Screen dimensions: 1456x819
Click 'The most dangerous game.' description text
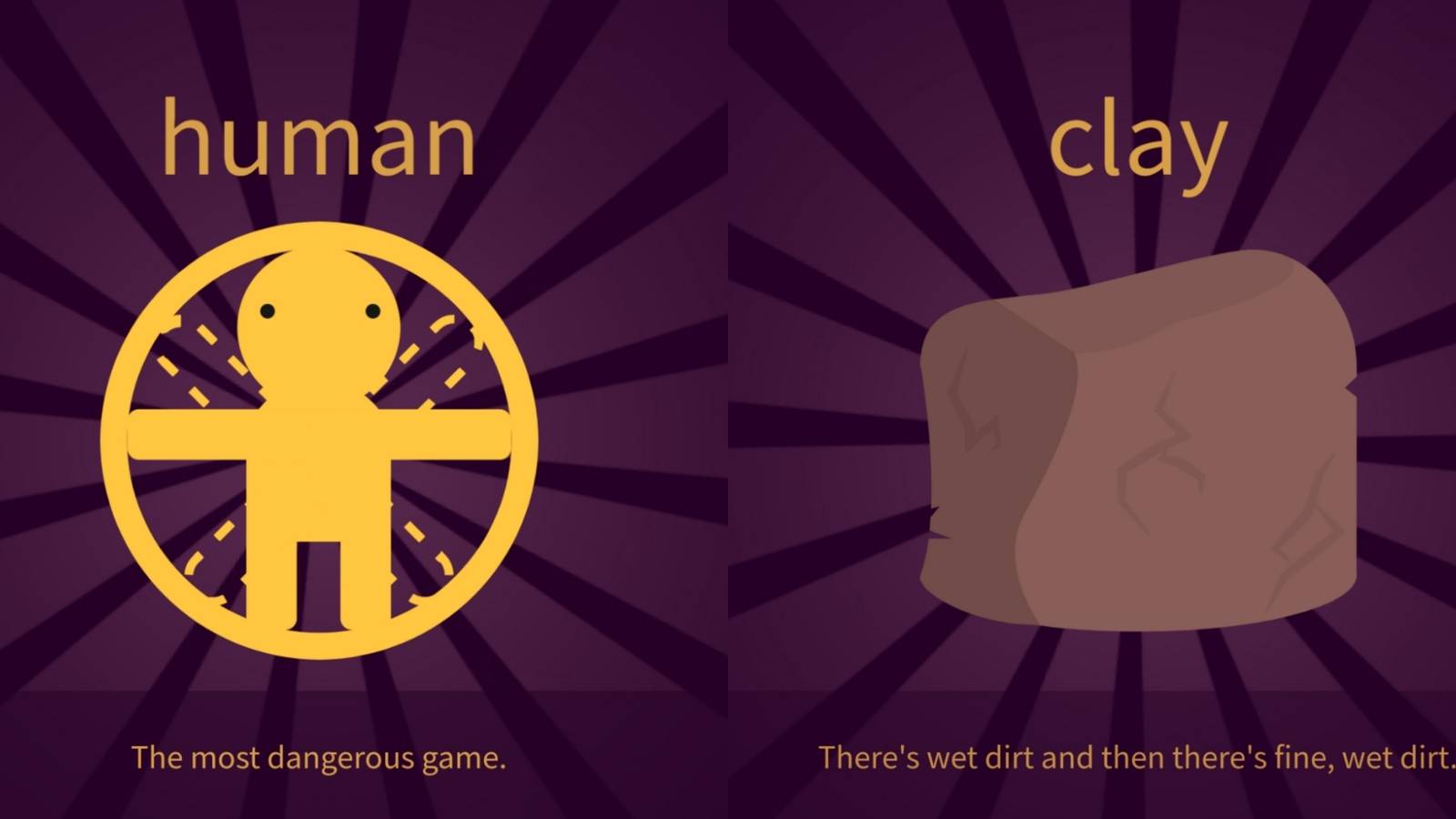320,757
